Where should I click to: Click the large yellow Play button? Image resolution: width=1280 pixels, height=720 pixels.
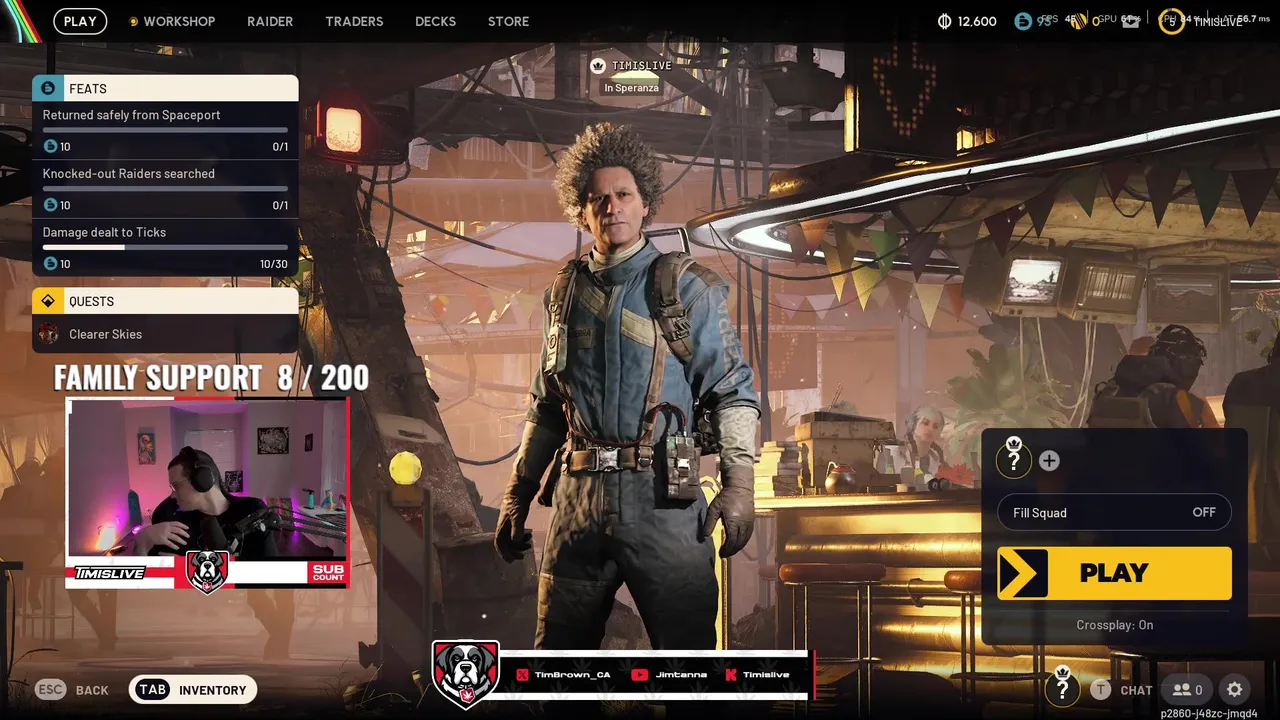(x=1114, y=573)
